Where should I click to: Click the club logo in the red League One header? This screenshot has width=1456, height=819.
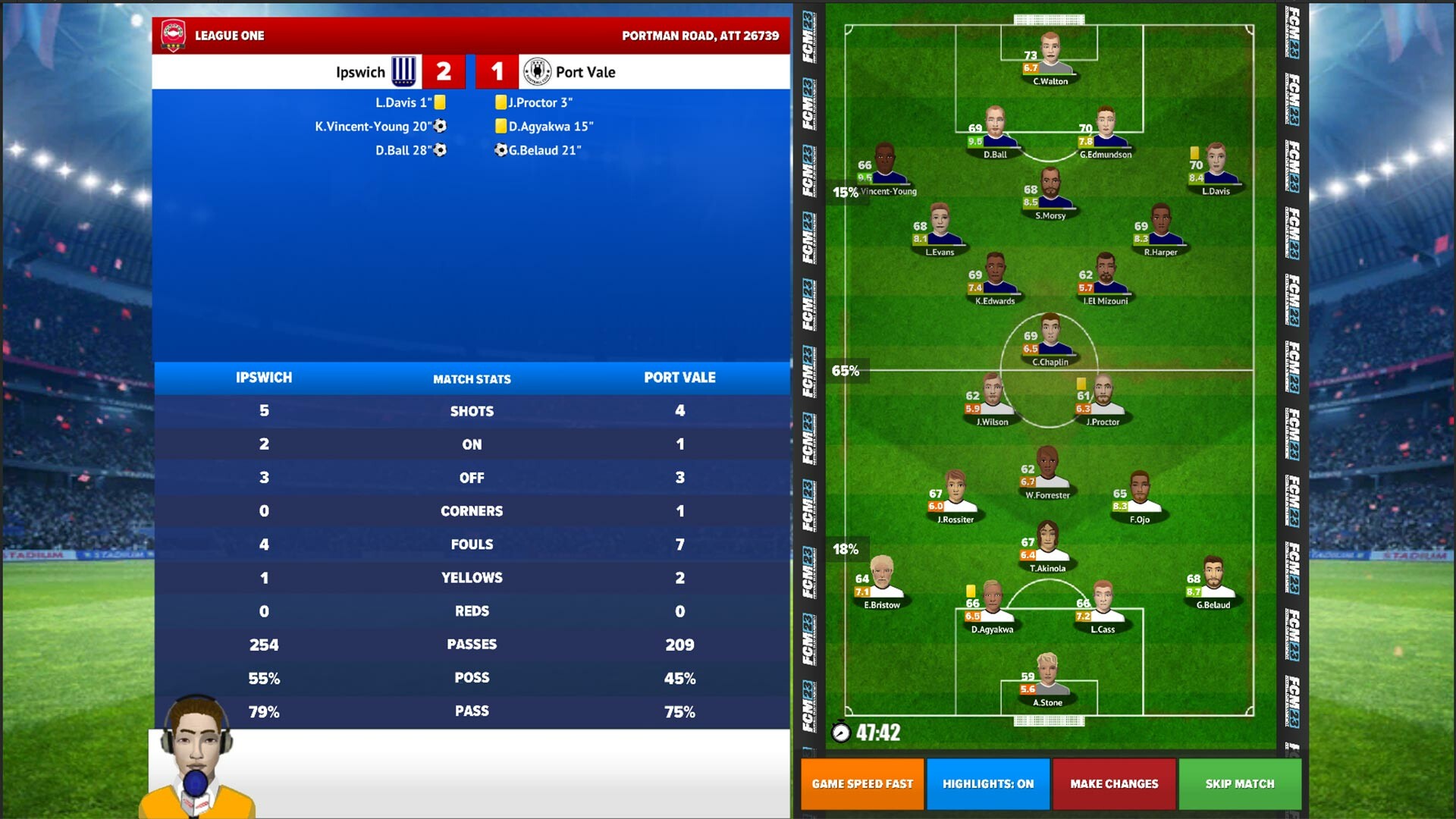pos(173,35)
